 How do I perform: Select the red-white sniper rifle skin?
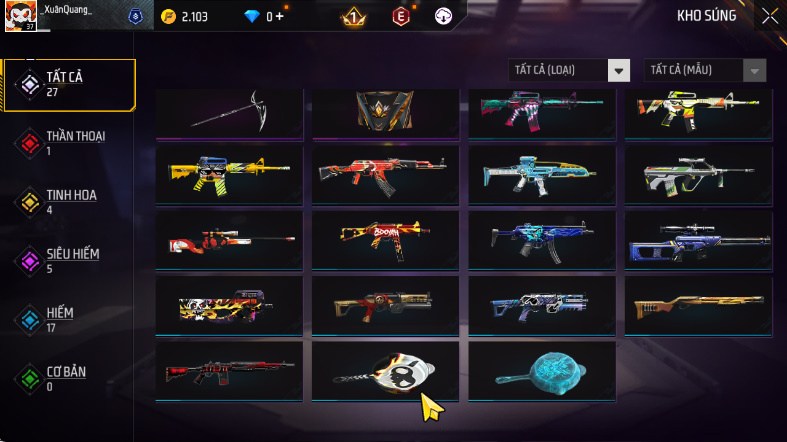coord(229,239)
